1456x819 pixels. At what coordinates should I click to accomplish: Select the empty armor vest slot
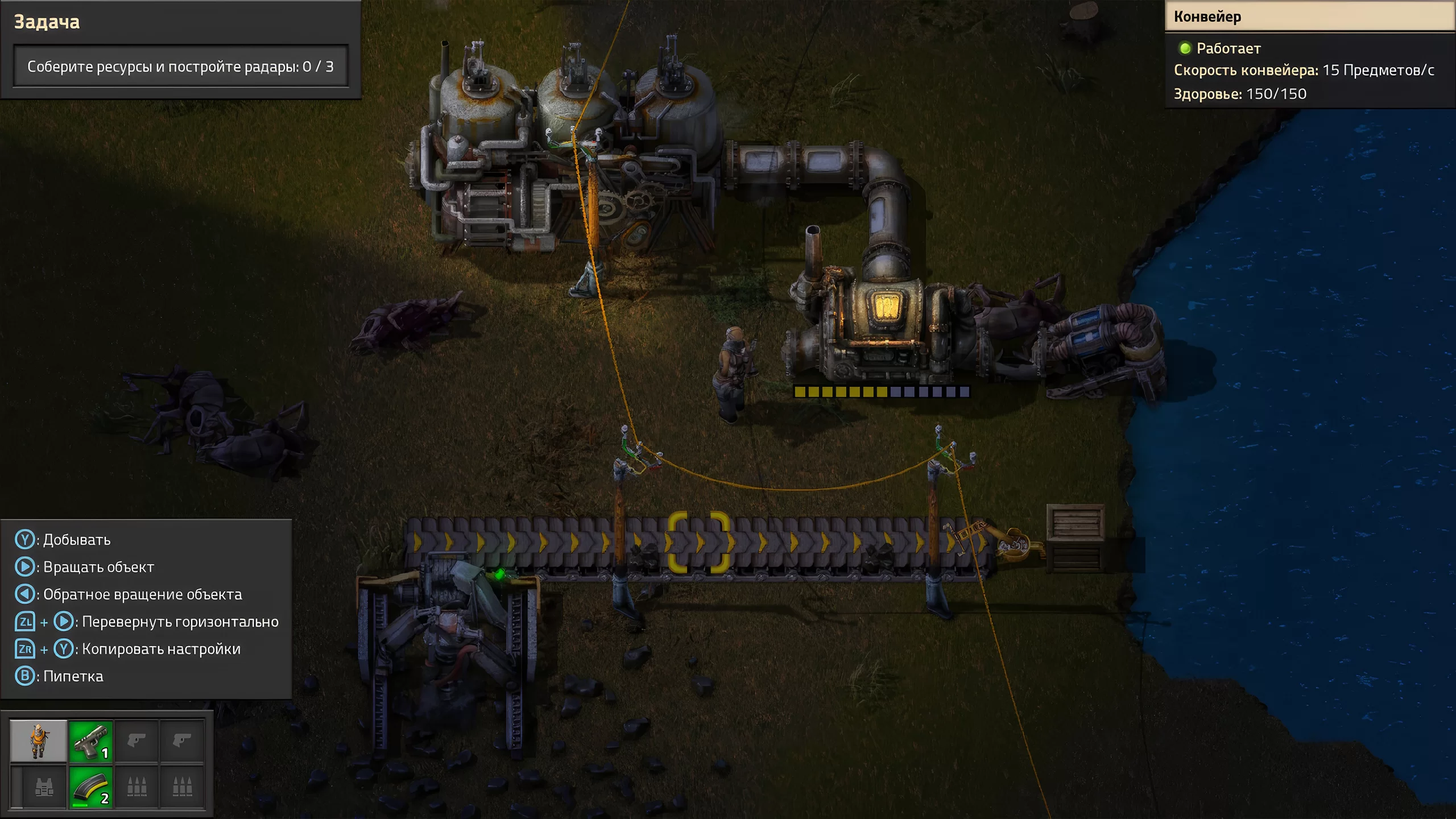point(44,787)
